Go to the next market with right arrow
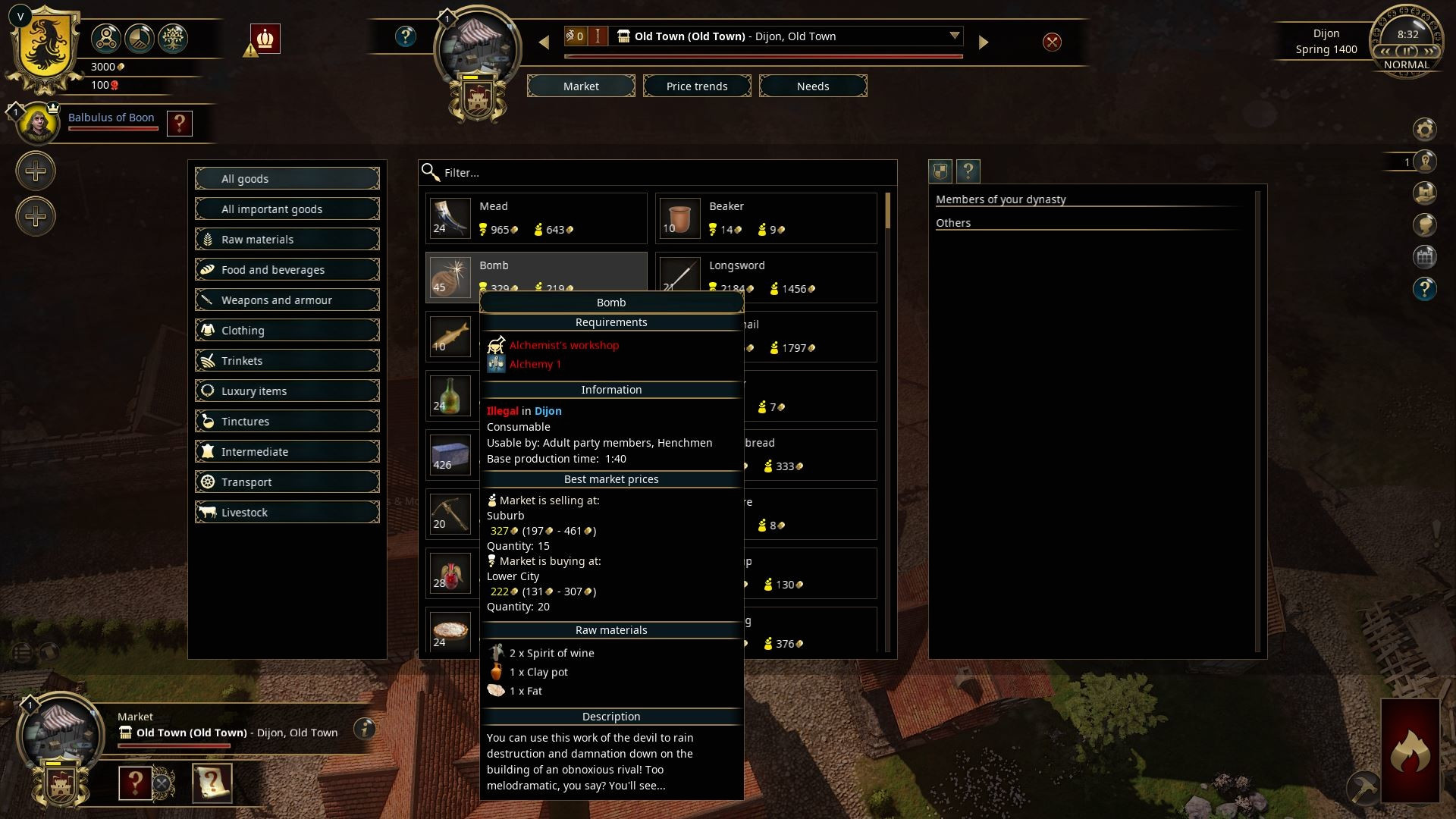 coord(984,42)
